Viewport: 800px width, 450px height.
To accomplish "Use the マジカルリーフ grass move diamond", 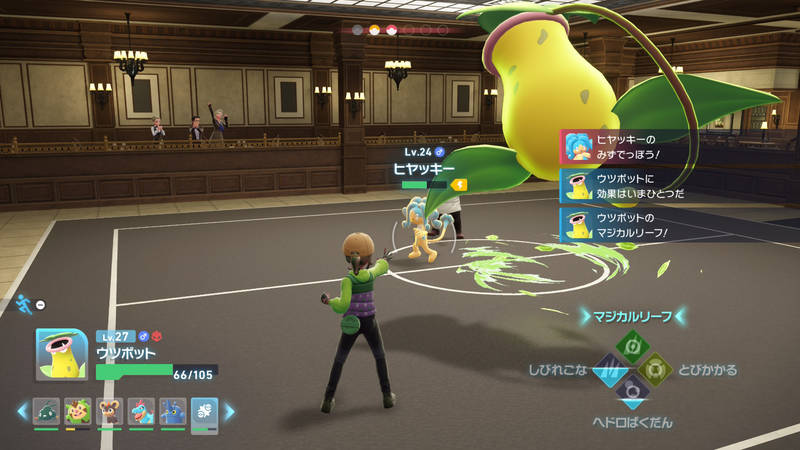I will pos(631,344).
